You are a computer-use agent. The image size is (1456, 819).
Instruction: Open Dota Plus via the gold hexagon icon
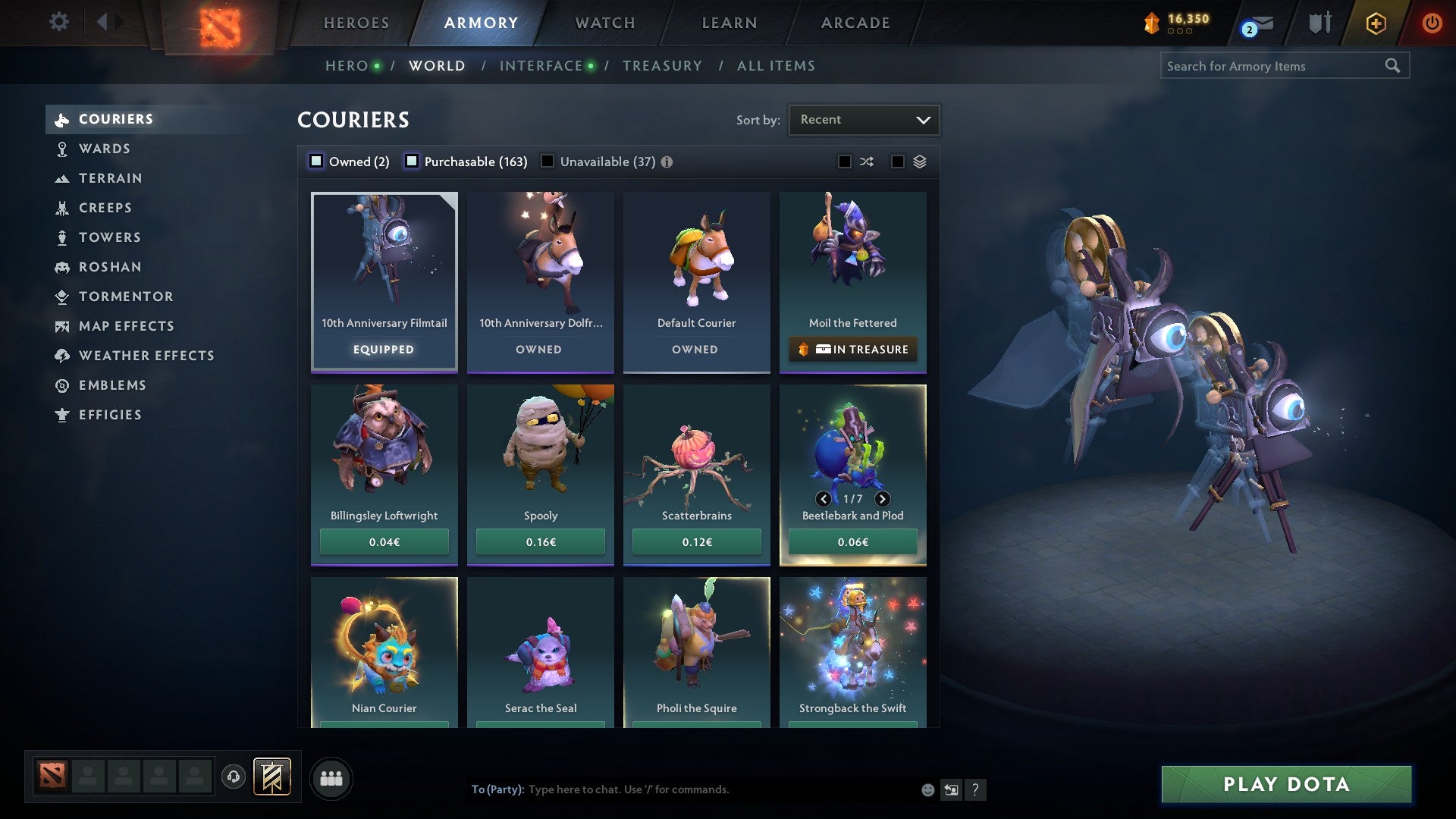1375,23
